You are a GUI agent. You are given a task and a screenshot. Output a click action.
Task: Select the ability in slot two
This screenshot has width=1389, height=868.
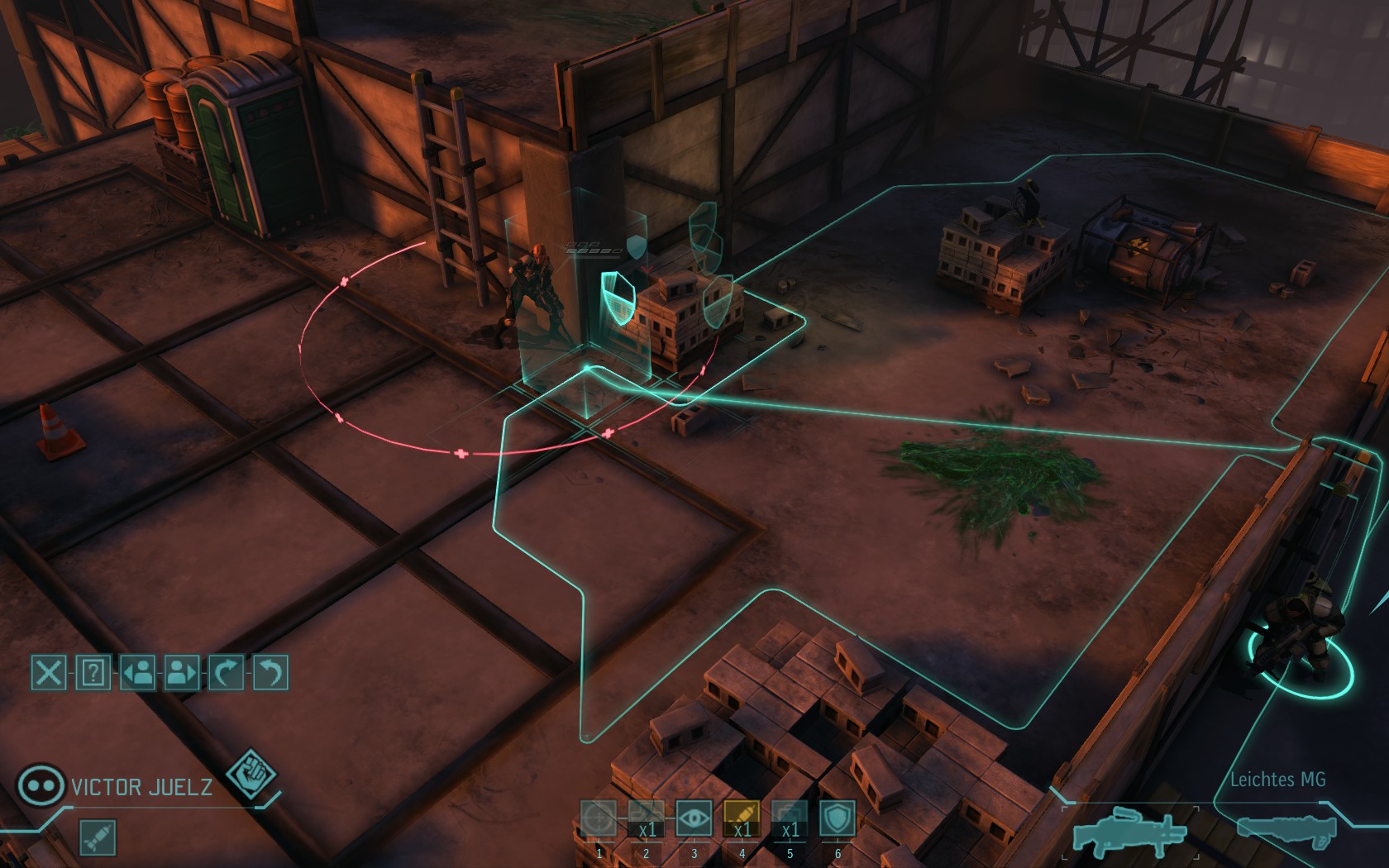pos(646,819)
